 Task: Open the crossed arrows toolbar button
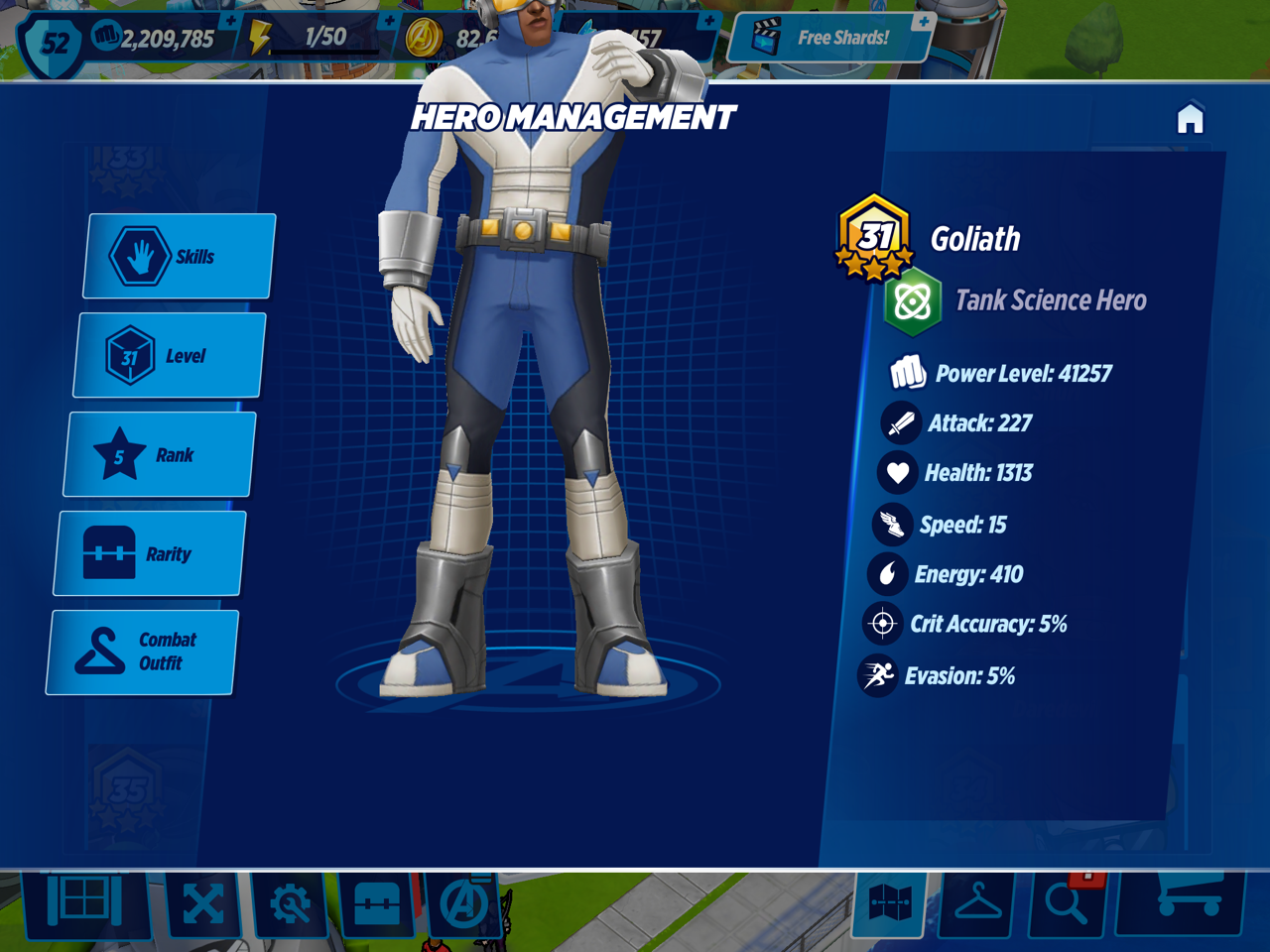(203, 903)
